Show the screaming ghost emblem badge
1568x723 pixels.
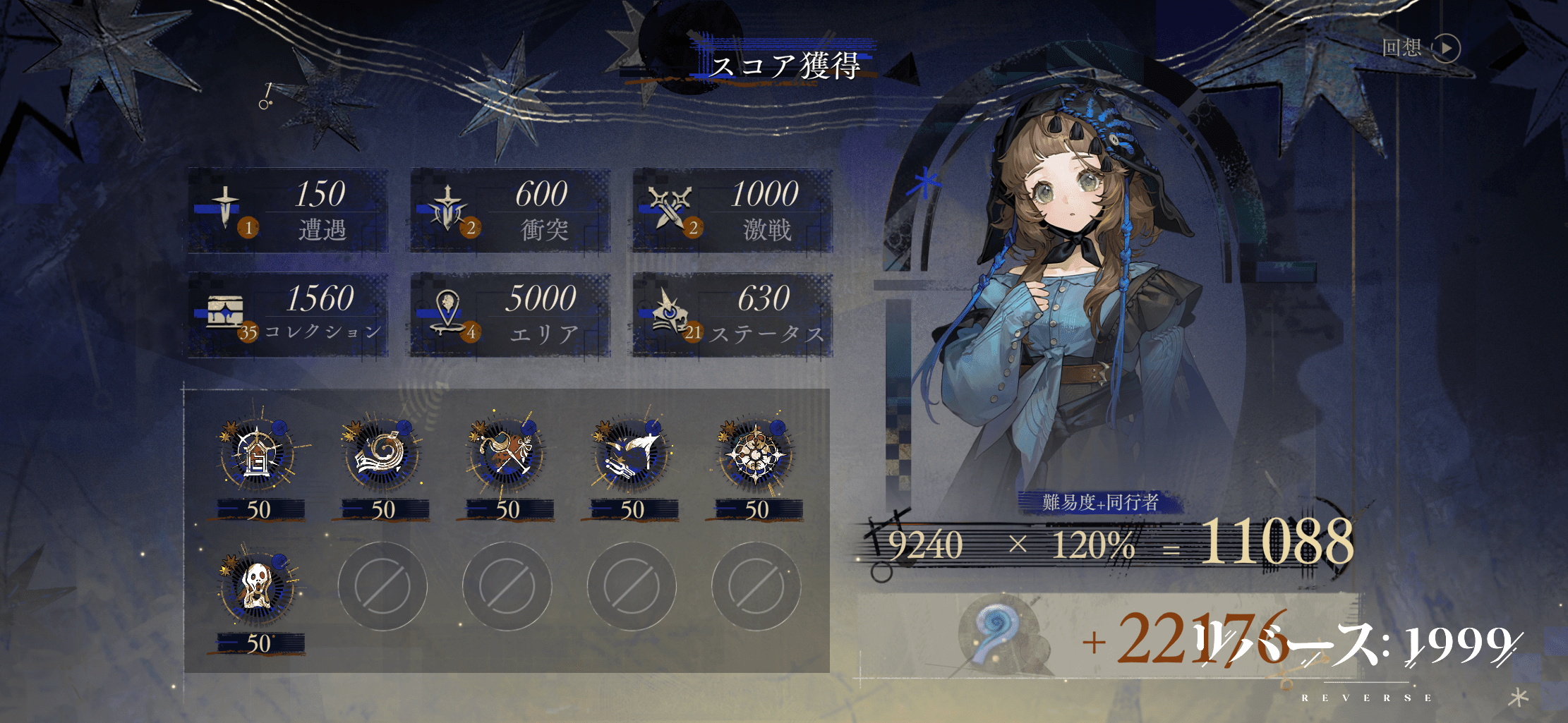click(x=257, y=588)
